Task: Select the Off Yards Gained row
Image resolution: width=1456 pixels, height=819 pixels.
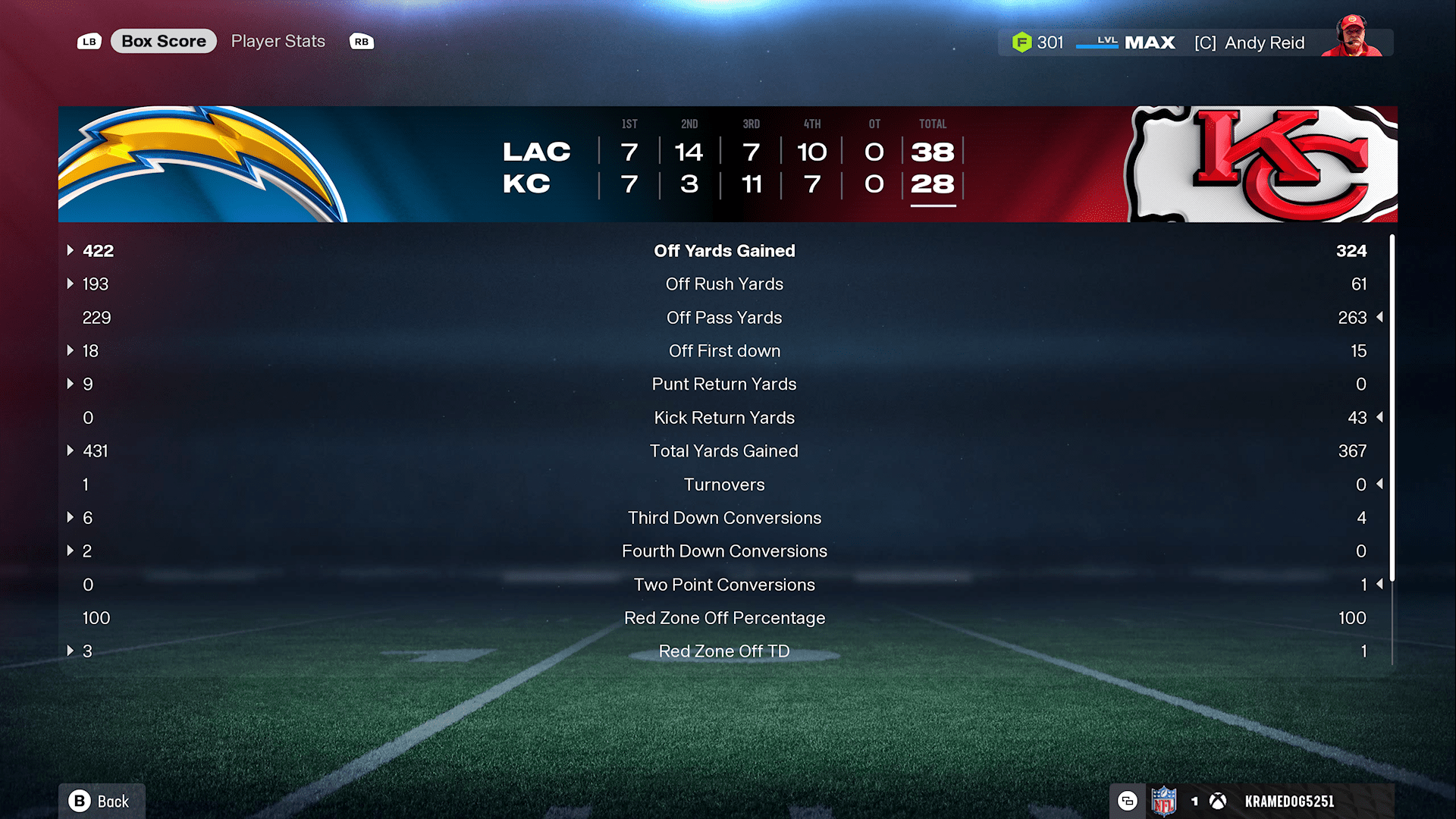Action: coord(724,251)
